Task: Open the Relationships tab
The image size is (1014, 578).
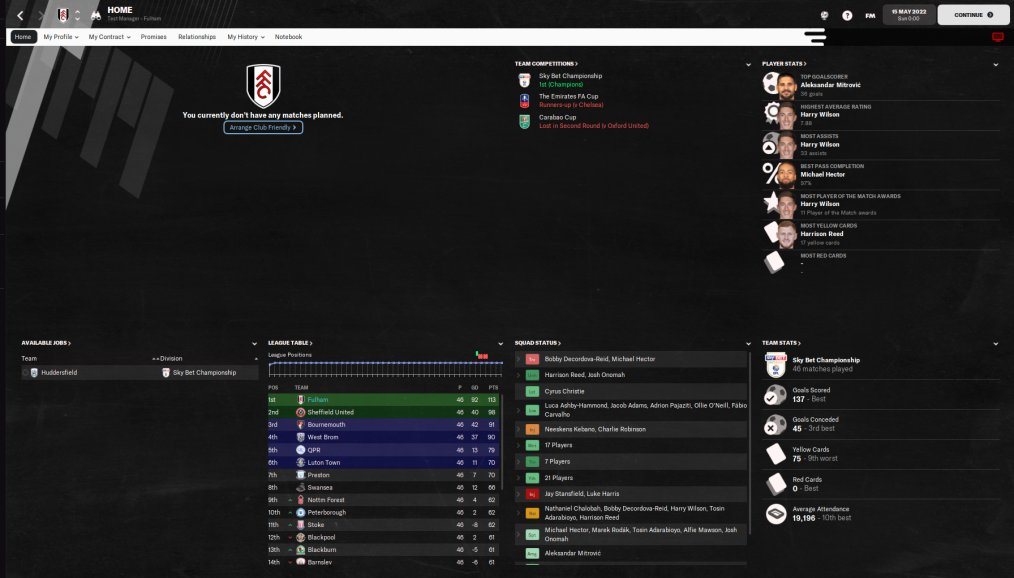Action: click(x=197, y=37)
